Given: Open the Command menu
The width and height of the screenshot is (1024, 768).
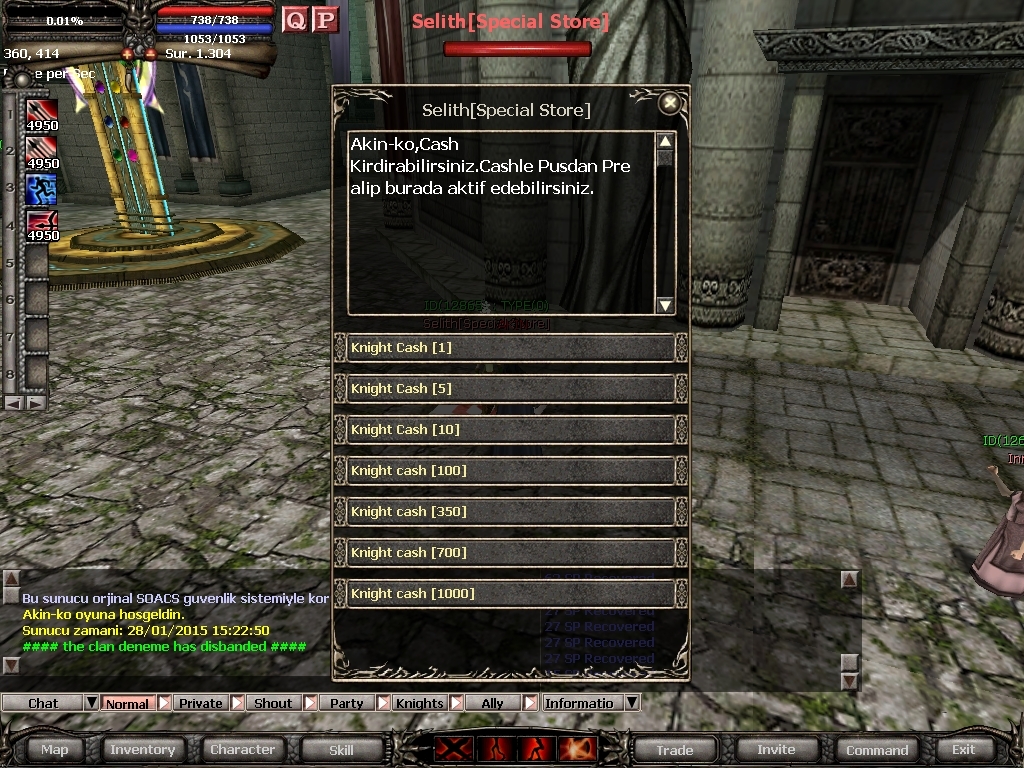Looking at the screenshot, I should click(x=877, y=749).
